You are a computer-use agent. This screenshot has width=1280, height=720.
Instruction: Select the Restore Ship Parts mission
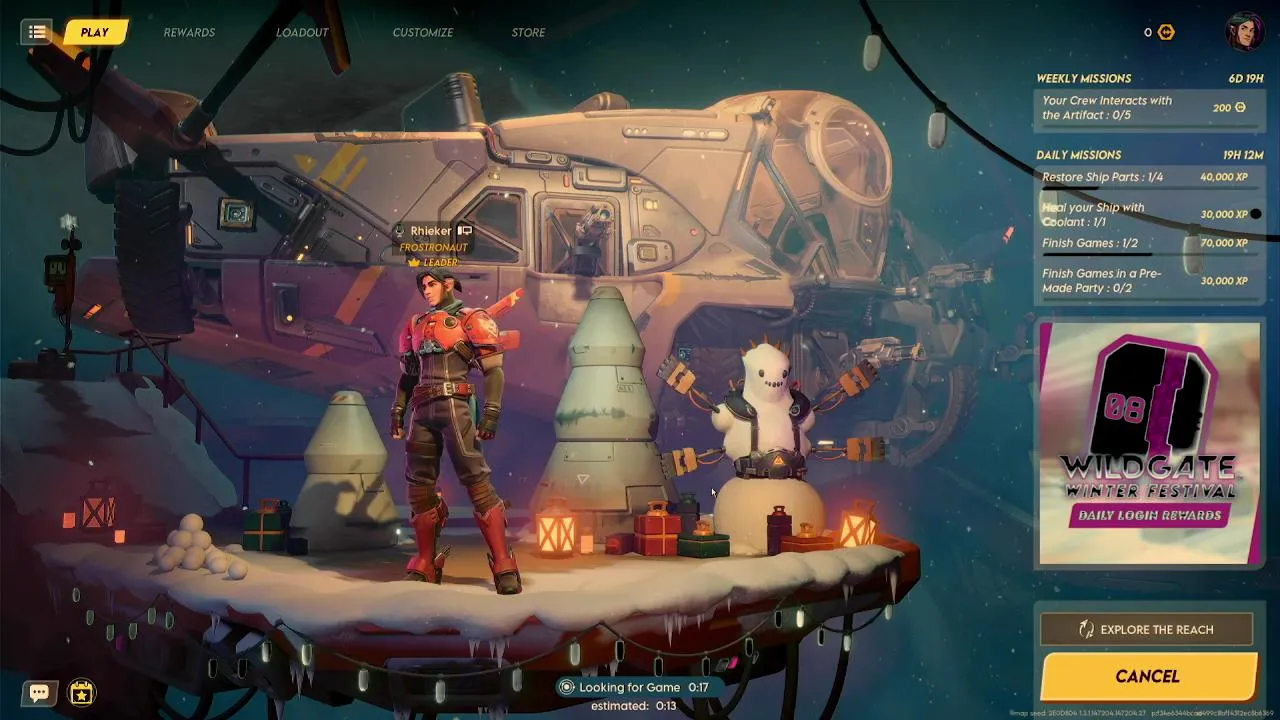(1146, 178)
